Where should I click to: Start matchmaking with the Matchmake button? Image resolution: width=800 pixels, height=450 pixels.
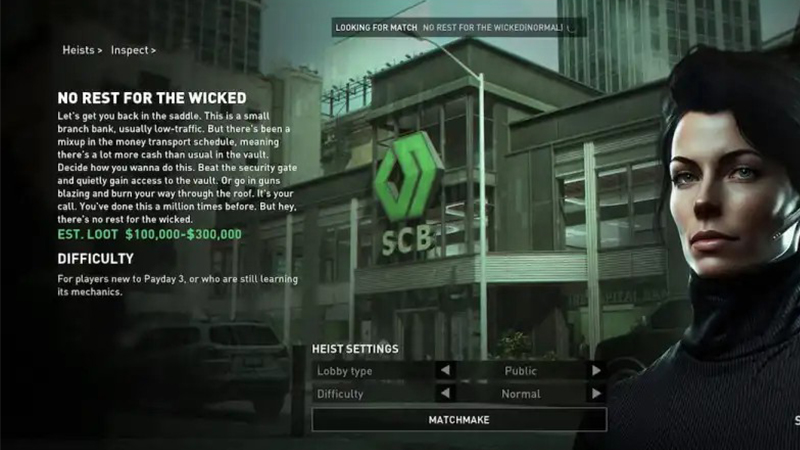(x=459, y=420)
